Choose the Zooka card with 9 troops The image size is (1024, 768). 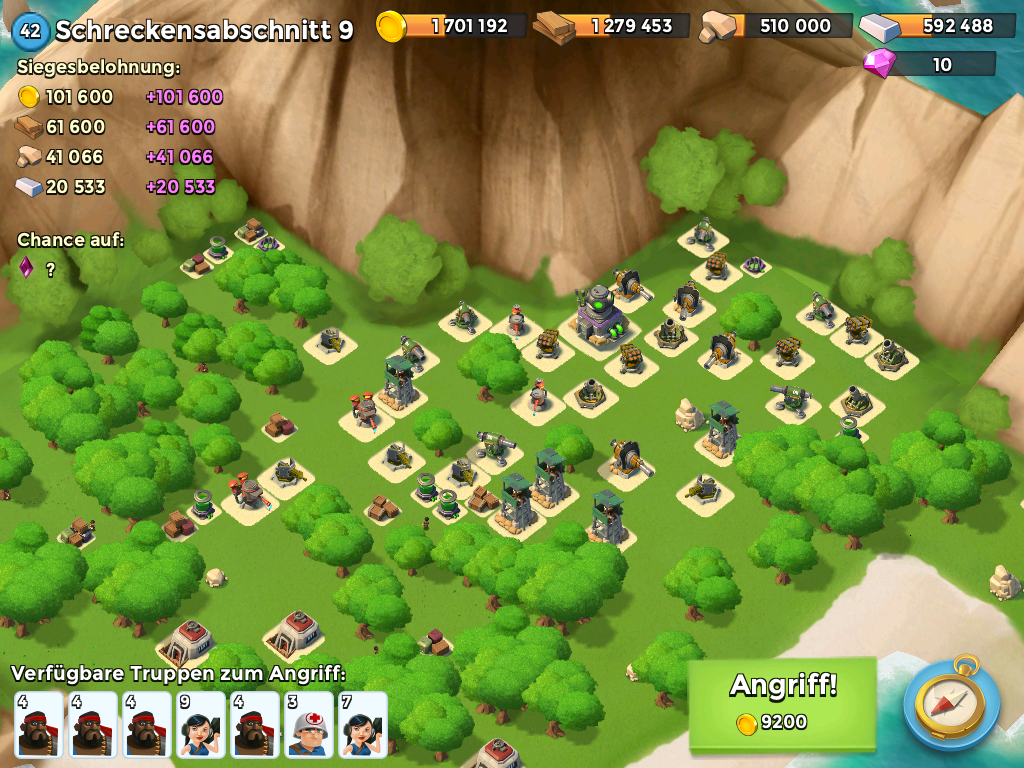click(201, 724)
